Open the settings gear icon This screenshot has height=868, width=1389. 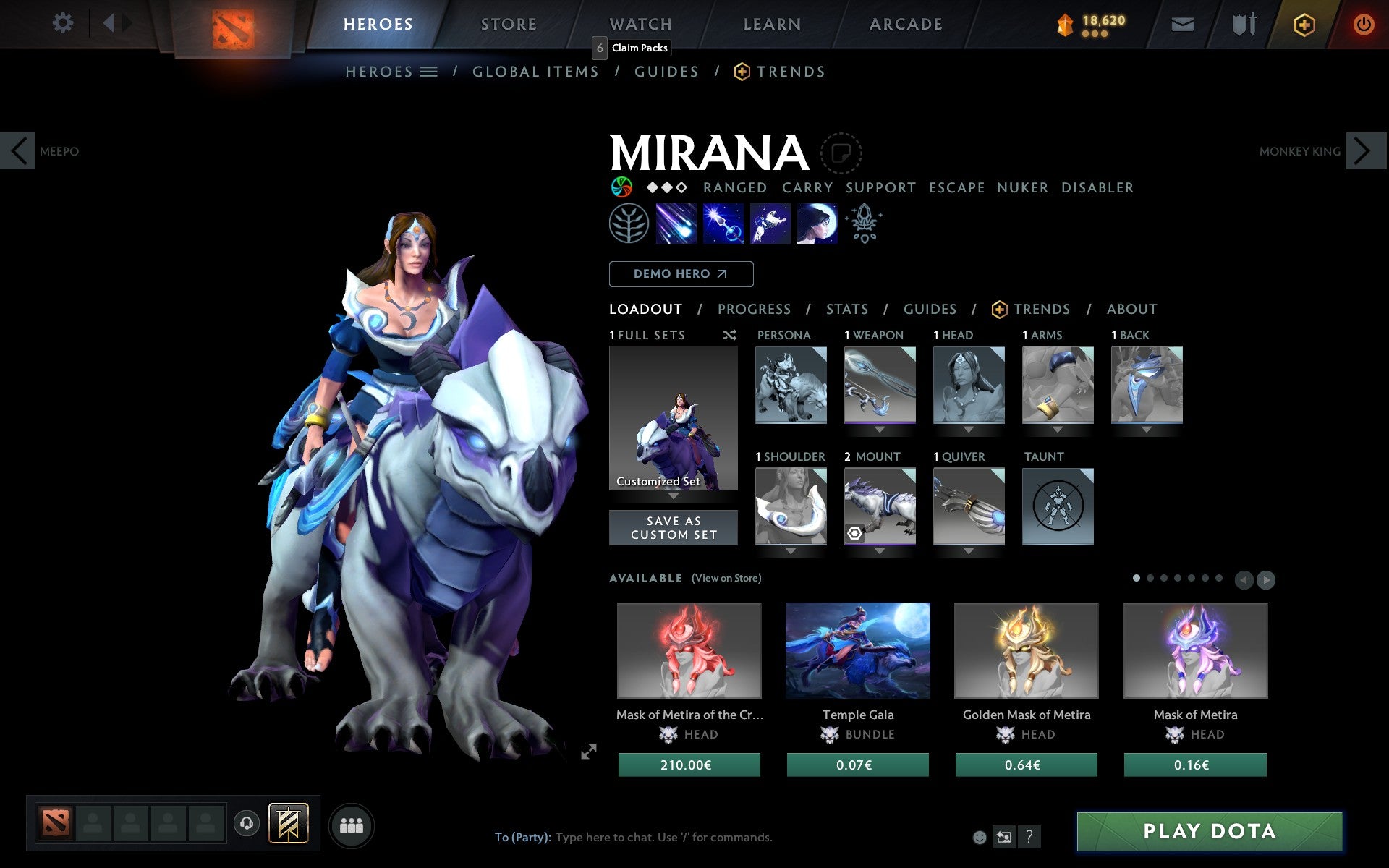(64, 24)
